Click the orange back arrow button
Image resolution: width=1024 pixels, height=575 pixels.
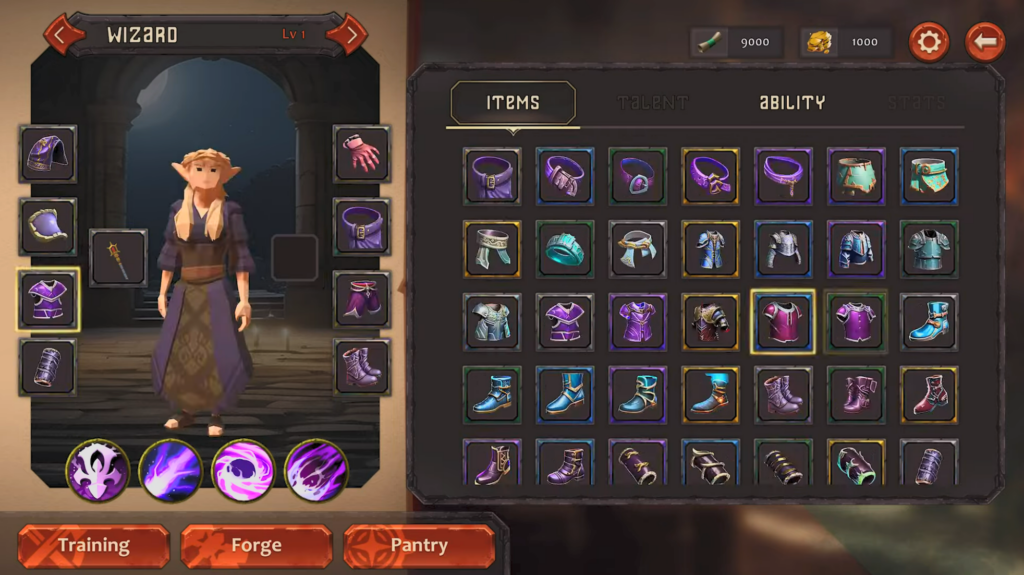pyautogui.click(x=985, y=42)
